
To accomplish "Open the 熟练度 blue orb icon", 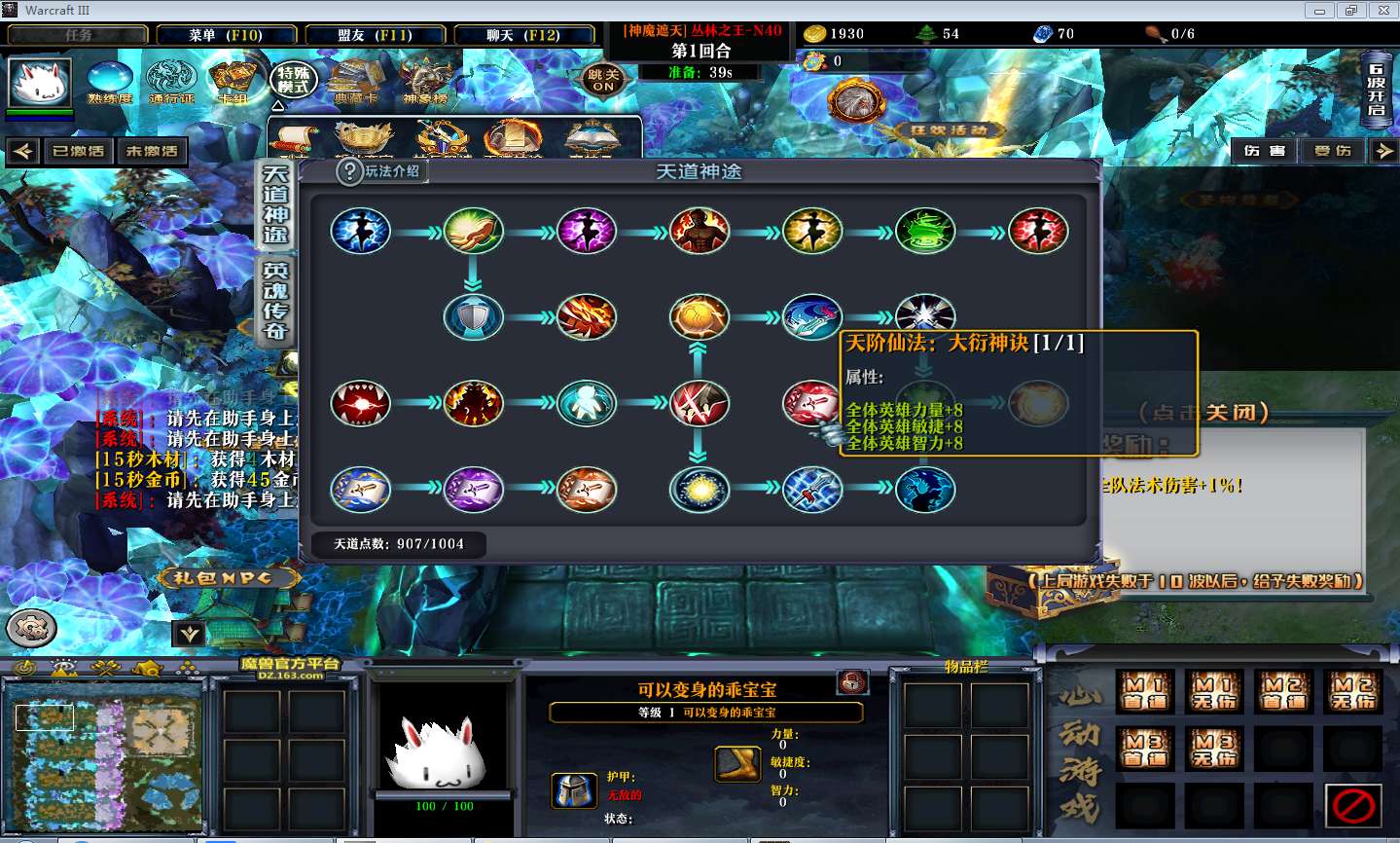I will [109, 80].
